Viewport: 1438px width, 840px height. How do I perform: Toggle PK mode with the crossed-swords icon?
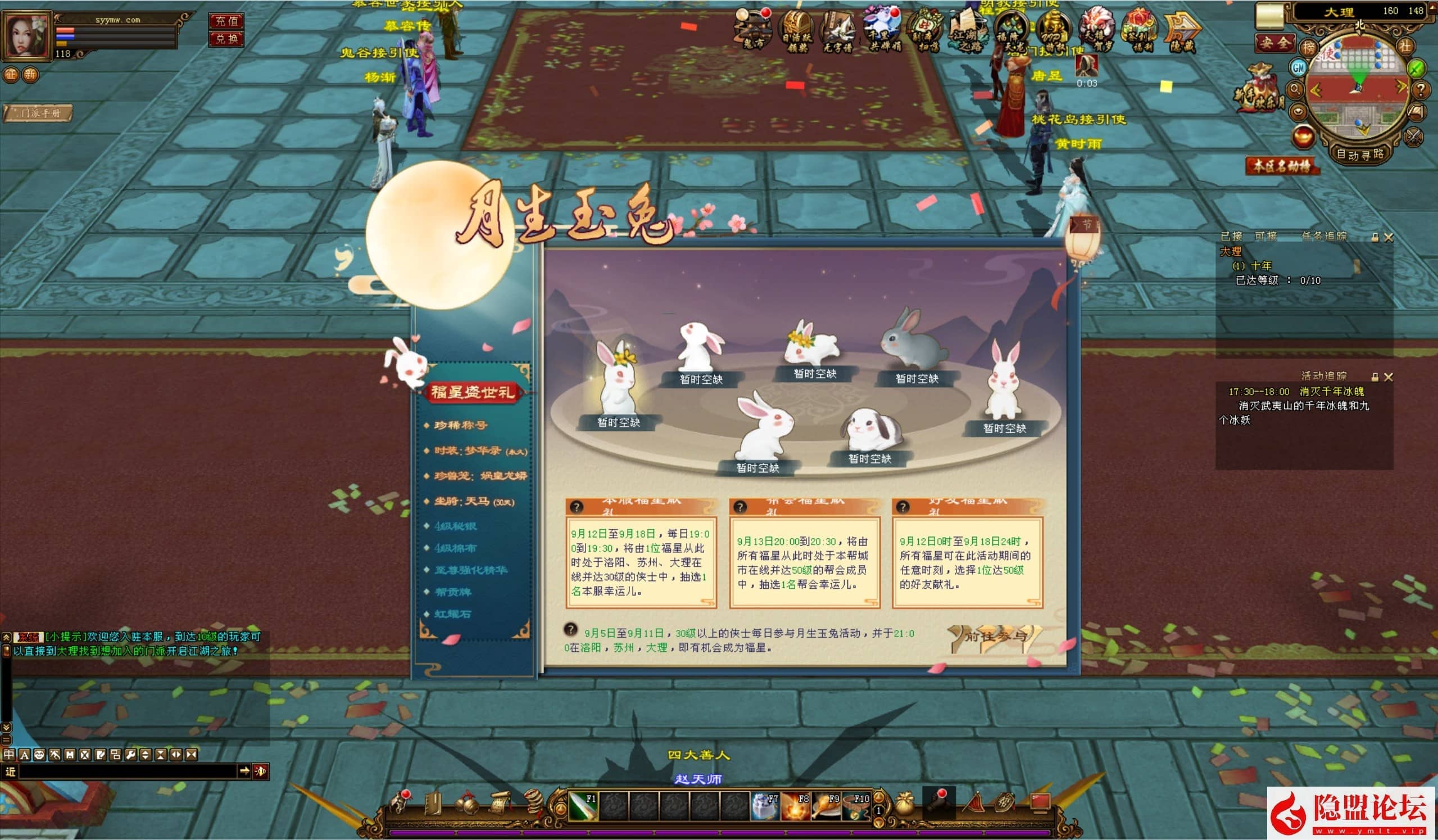pos(1413,137)
